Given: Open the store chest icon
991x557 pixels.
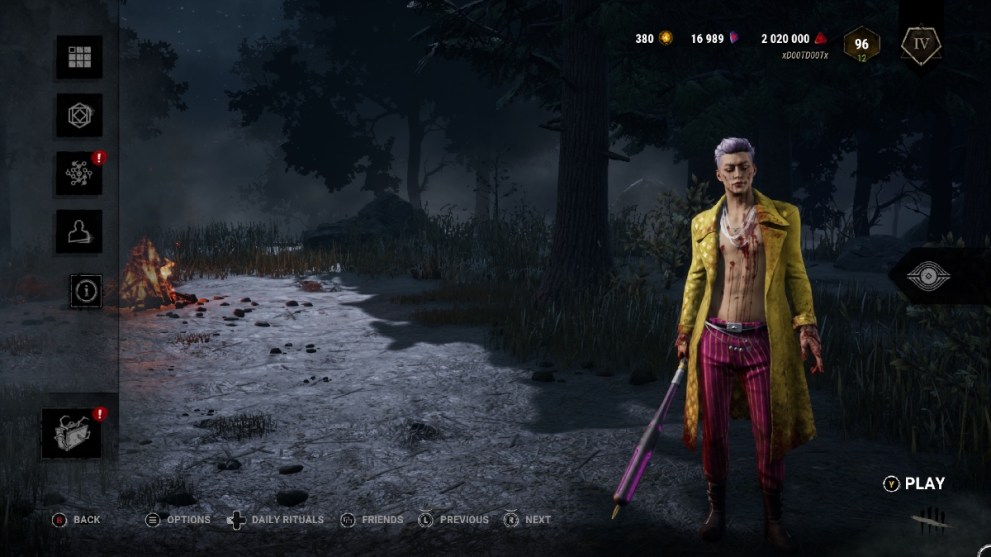Looking at the screenshot, I should (x=71, y=433).
